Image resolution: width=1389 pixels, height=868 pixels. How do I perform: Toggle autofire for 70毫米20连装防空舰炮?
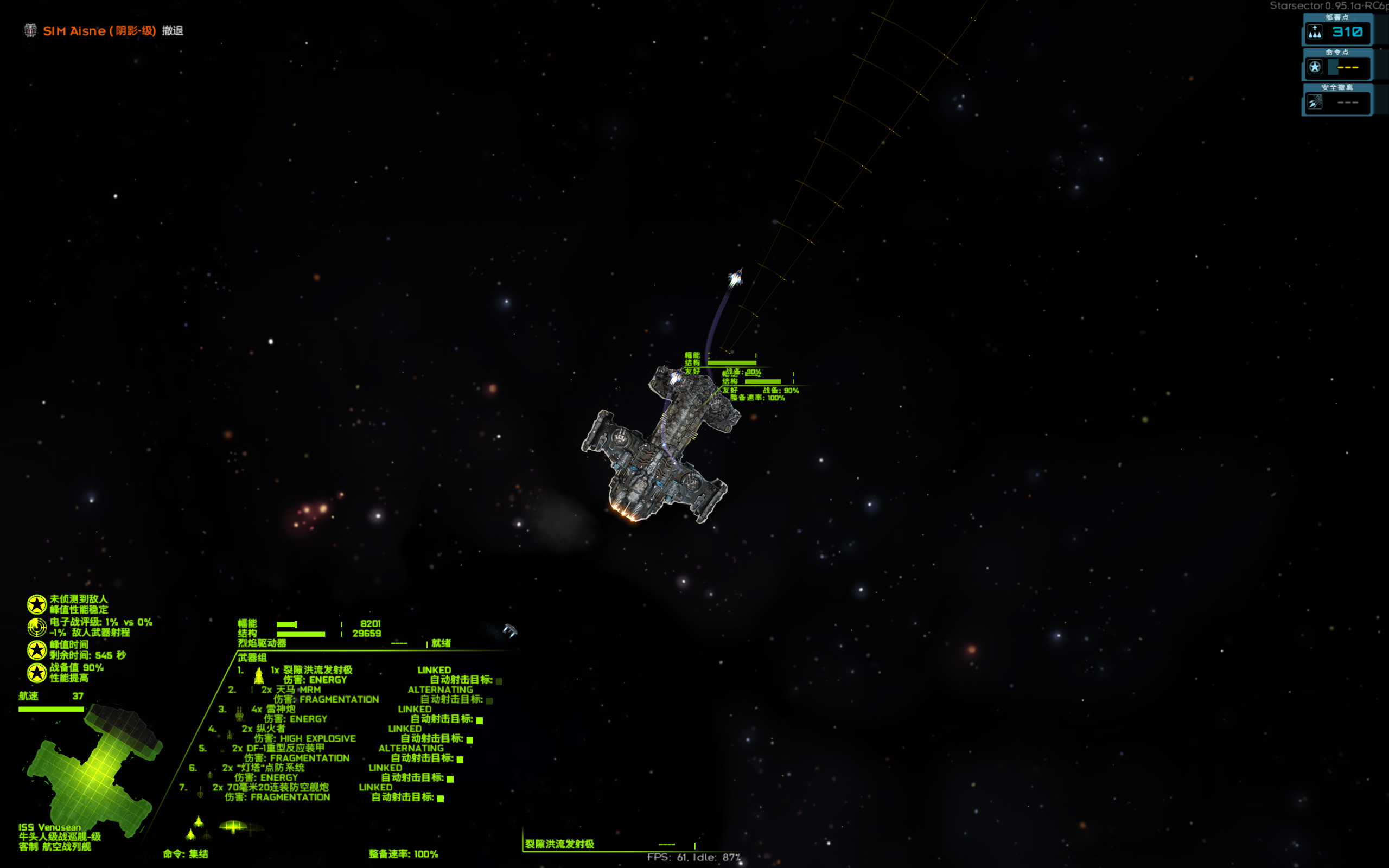(440, 798)
